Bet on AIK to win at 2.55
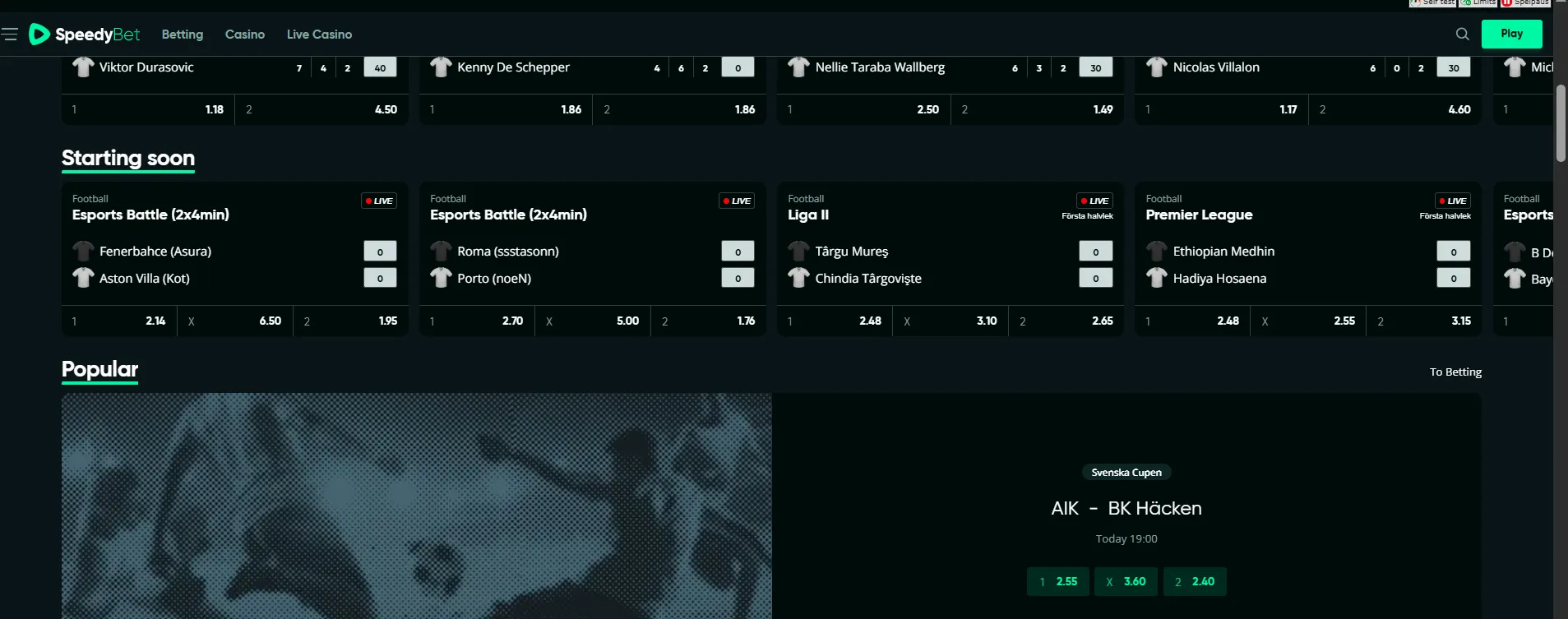Image resolution: width=1568 pixels, height=619 pixels. [1057, 581]
